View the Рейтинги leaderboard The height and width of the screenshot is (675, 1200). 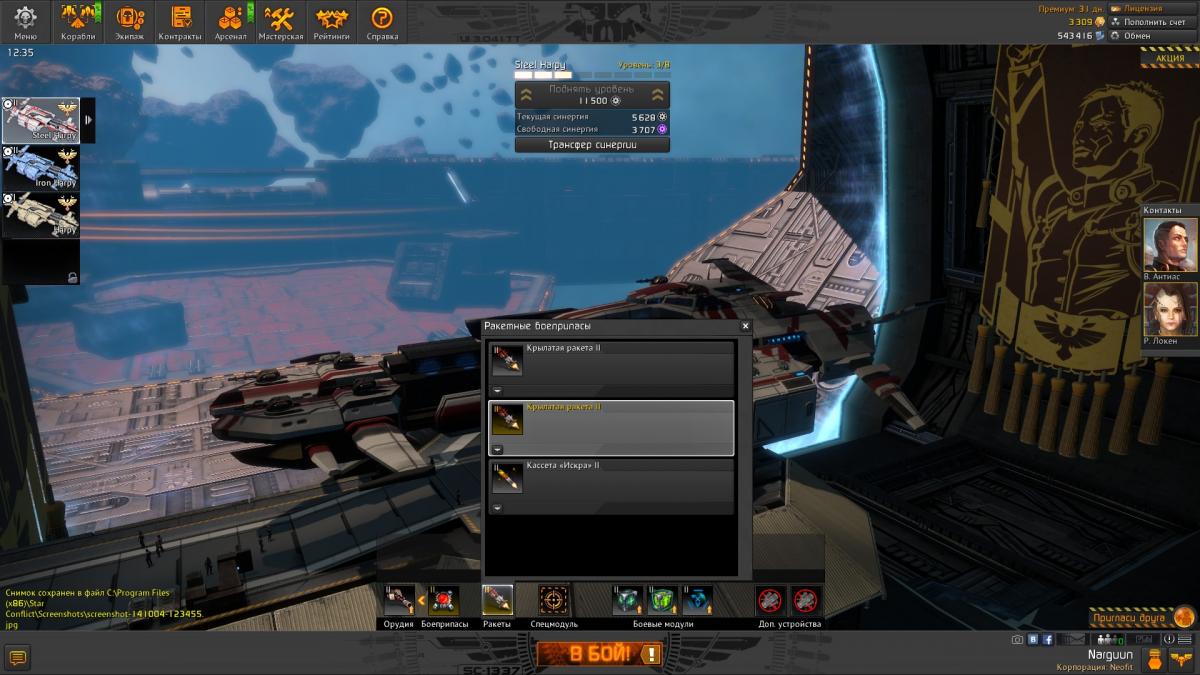331,22
